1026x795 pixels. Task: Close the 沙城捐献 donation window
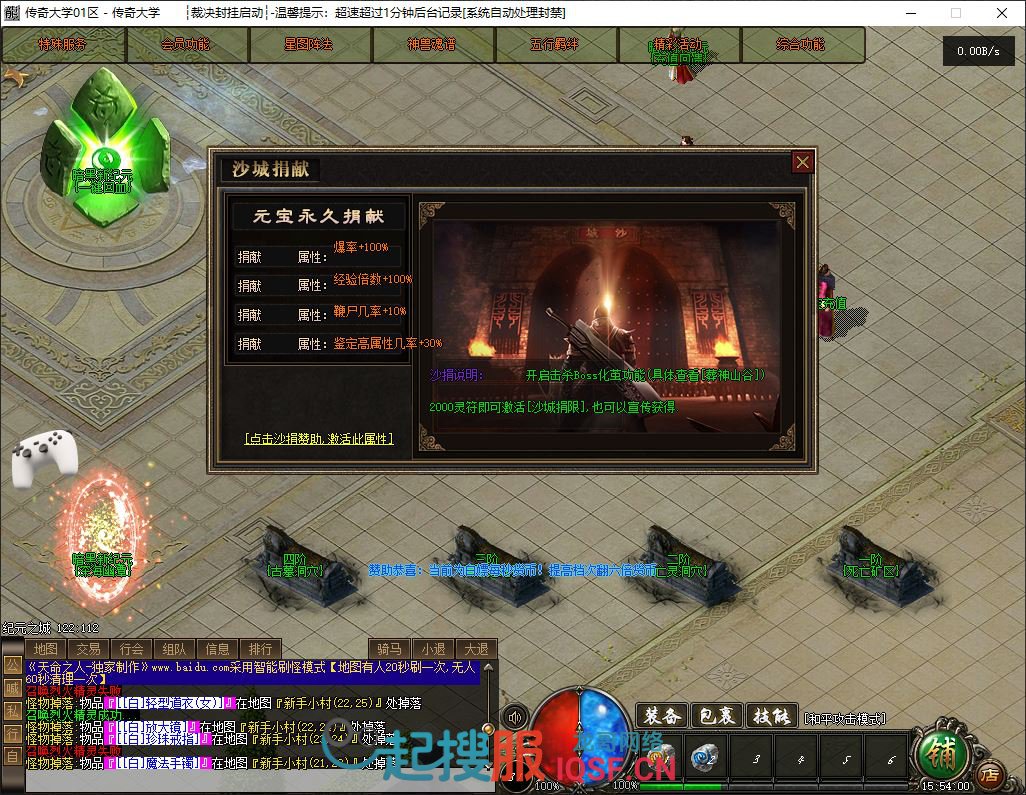click(x=802, y=162)
